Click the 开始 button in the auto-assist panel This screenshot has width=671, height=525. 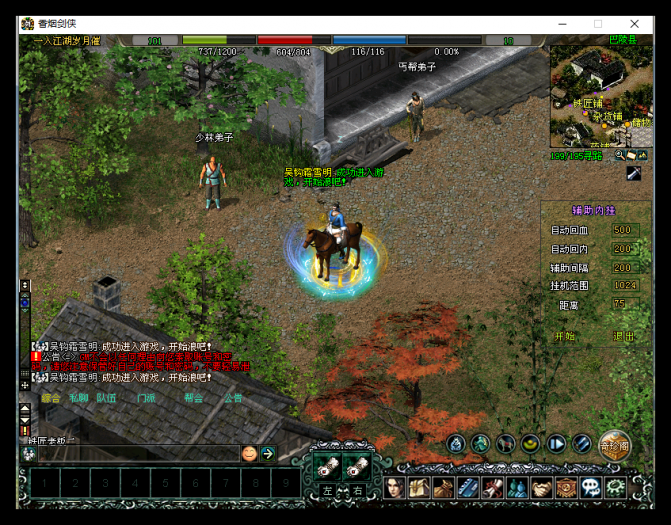click(565, 337)
